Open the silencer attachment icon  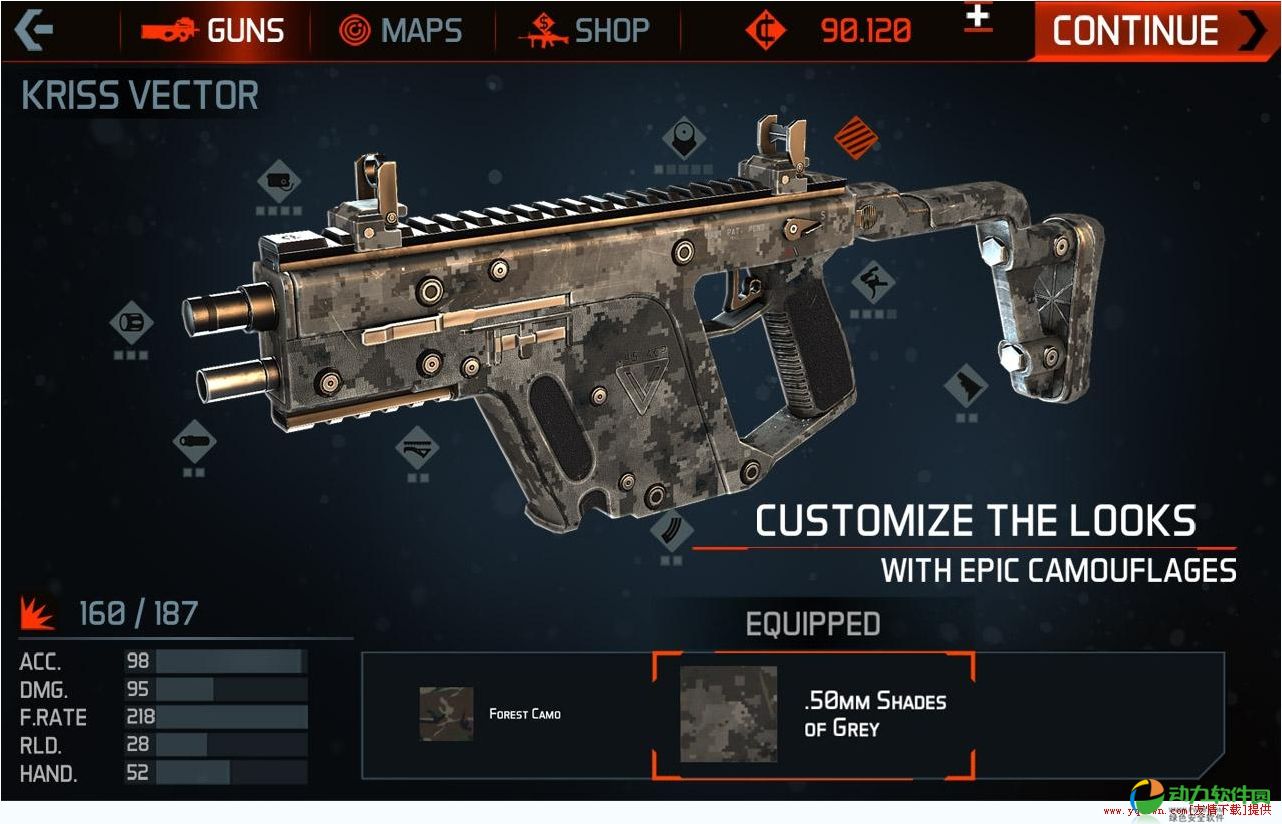tap(194, 440)
